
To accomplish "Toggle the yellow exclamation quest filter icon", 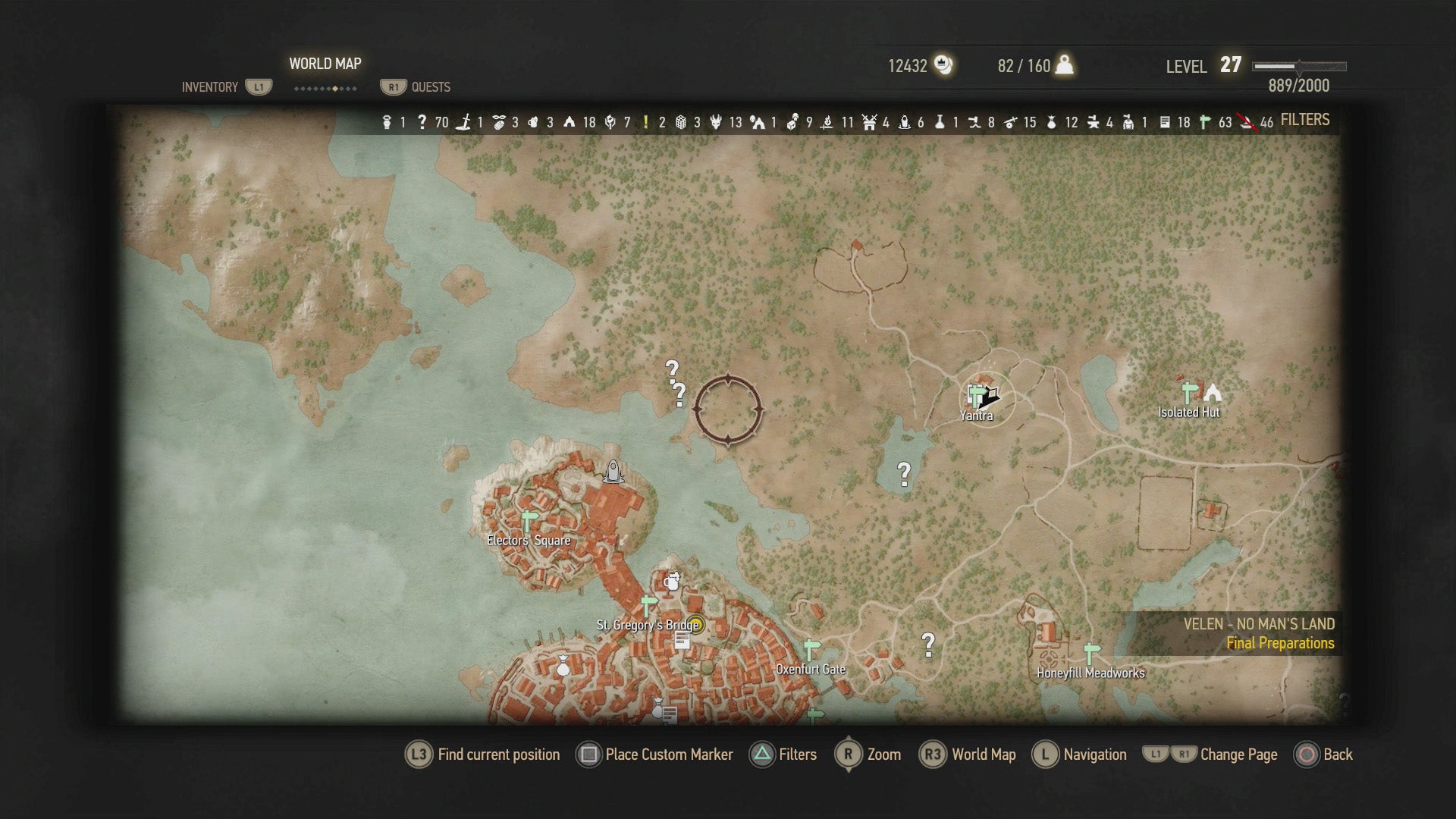I will [645, 120].
